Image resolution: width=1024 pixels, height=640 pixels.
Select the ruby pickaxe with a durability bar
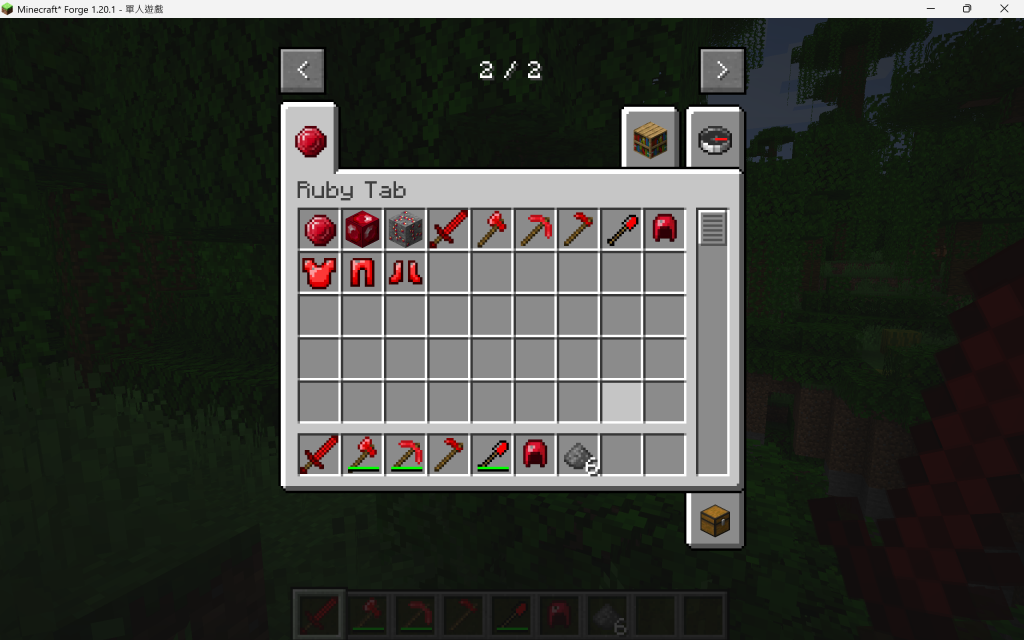click(x=406, y=455)
